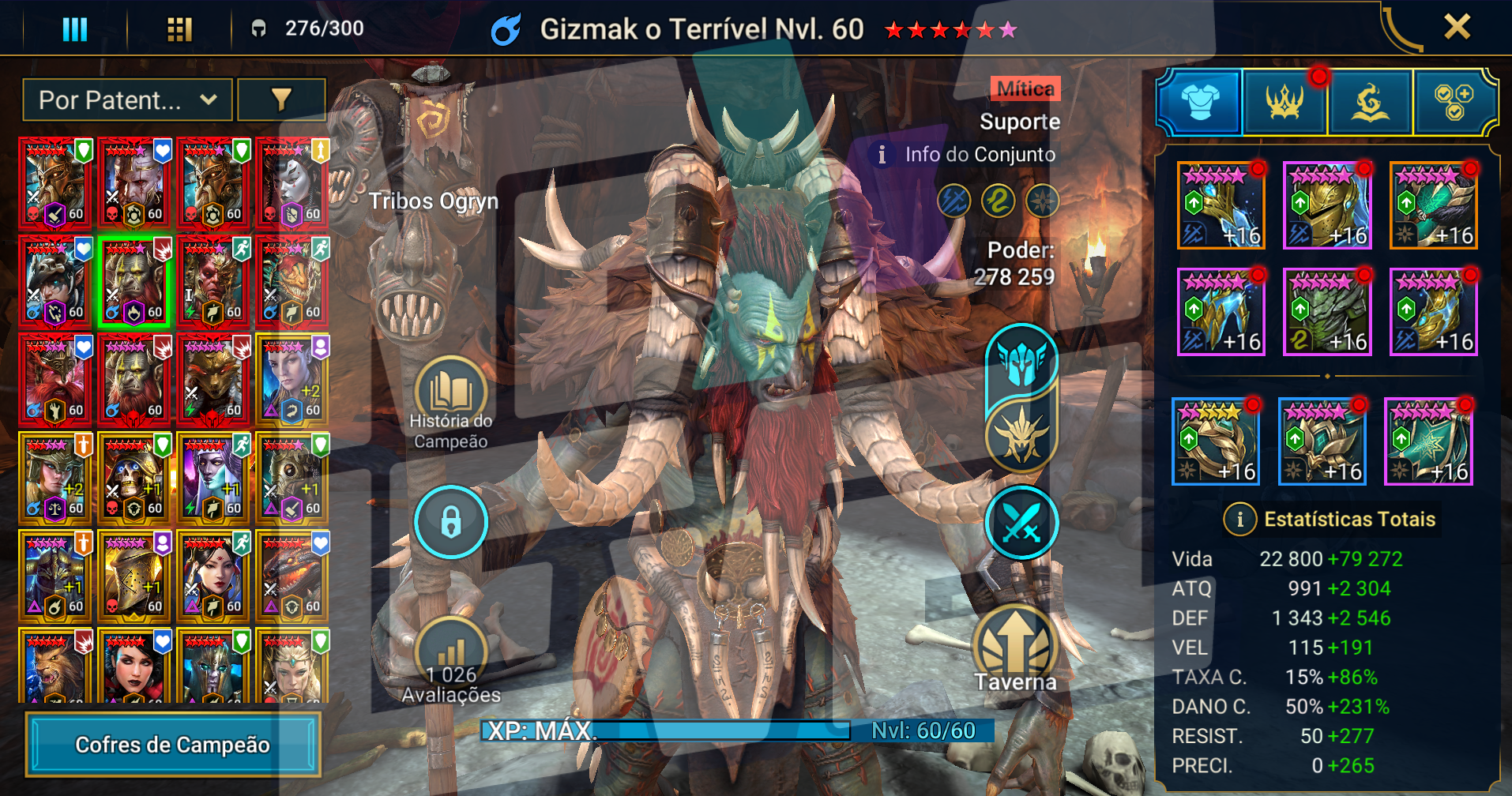The image size is (1512, 796).
Task: Close the champion screen with the X
Action: [1457, 27]
